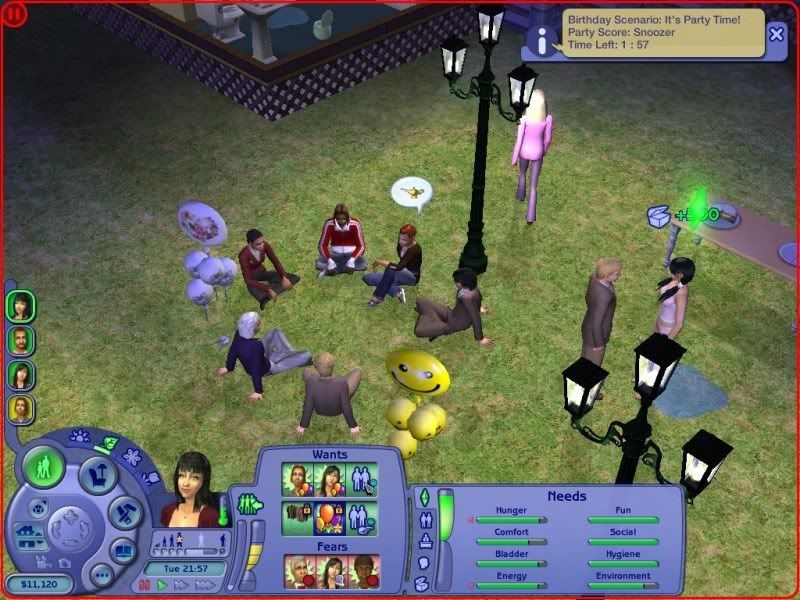Open the Relationships panel tab
The width and height of the screenshot is (800, 600).
(423, 520)
